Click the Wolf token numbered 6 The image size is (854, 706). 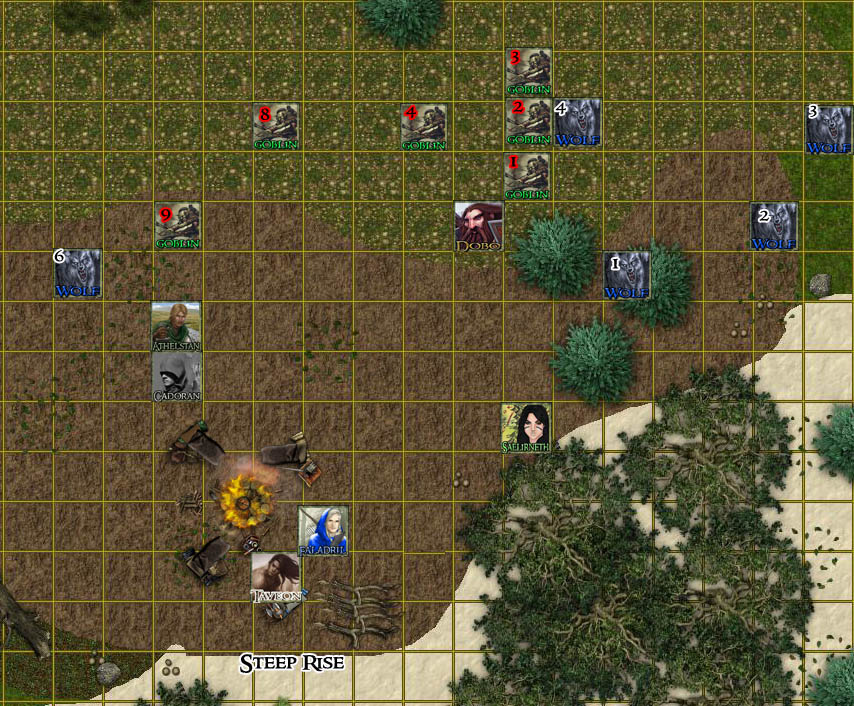click(x=77, y=273)
